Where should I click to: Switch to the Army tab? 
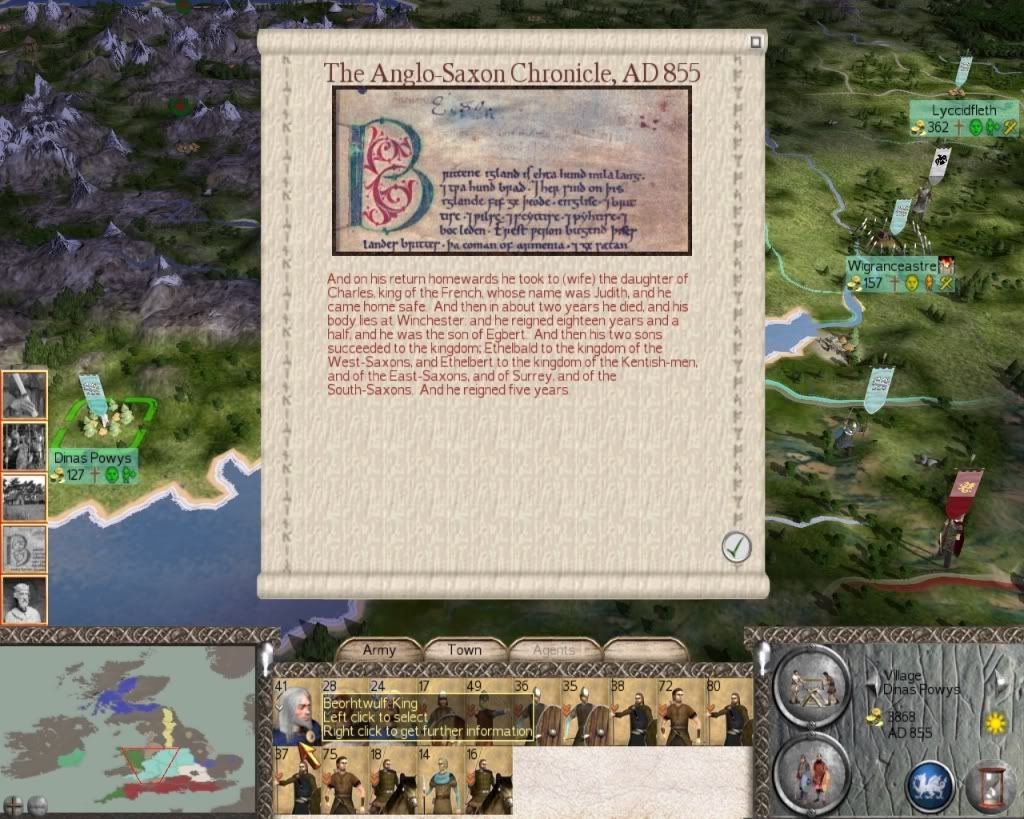click(x=379, y=650)
